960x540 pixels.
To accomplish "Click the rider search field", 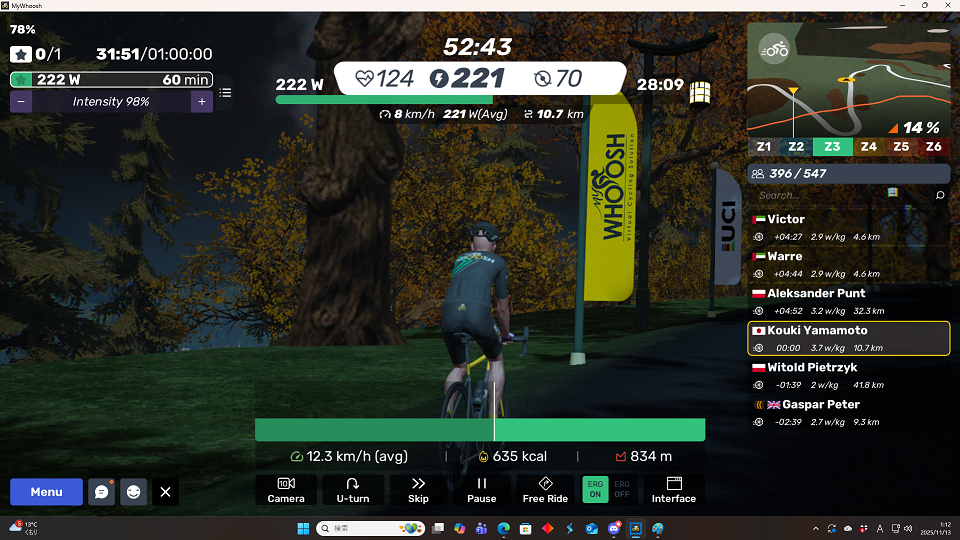I will (x=840, y=196).
